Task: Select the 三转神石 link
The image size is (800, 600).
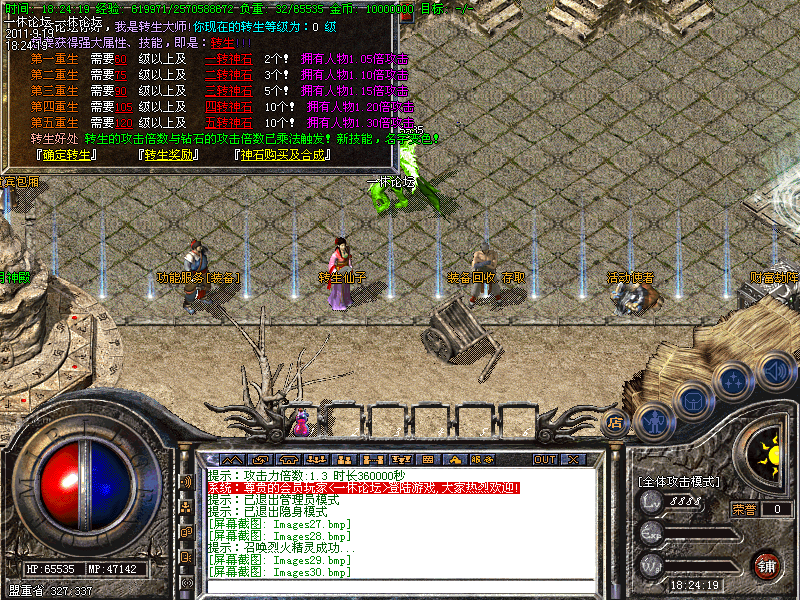Action: click(x=228, y=91)
